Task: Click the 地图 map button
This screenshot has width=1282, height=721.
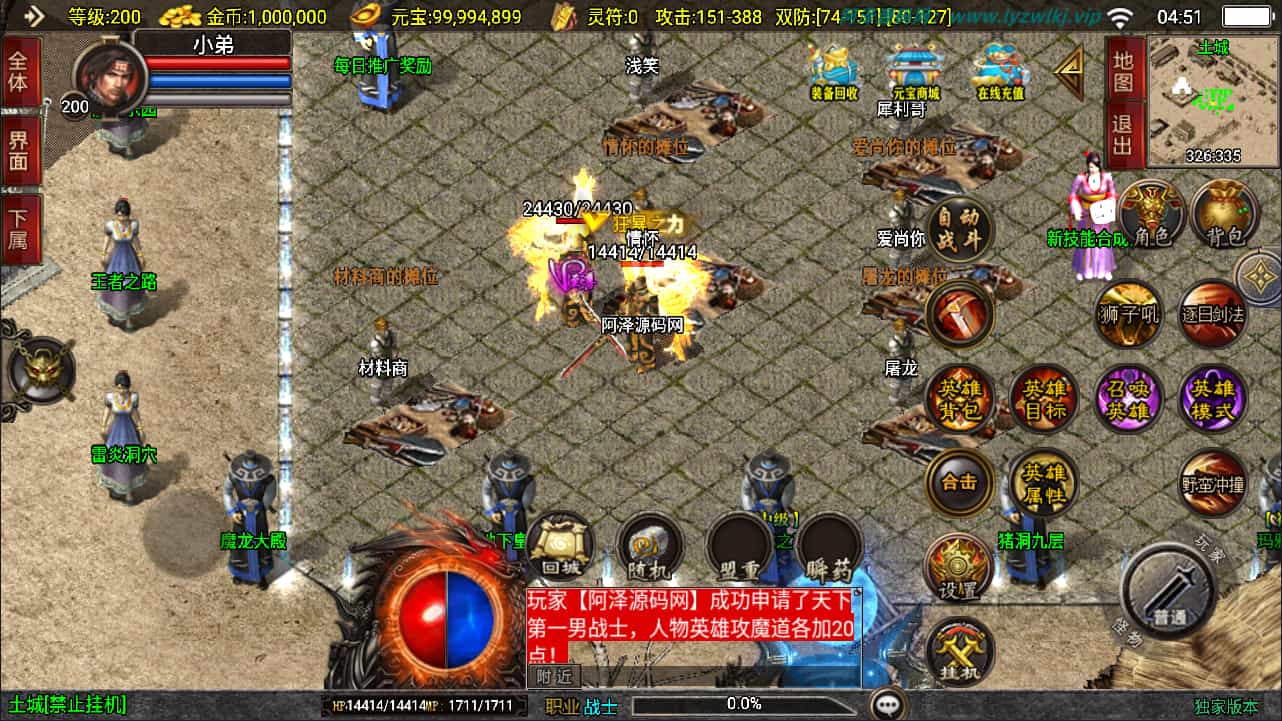Action: pos(1124,70)
